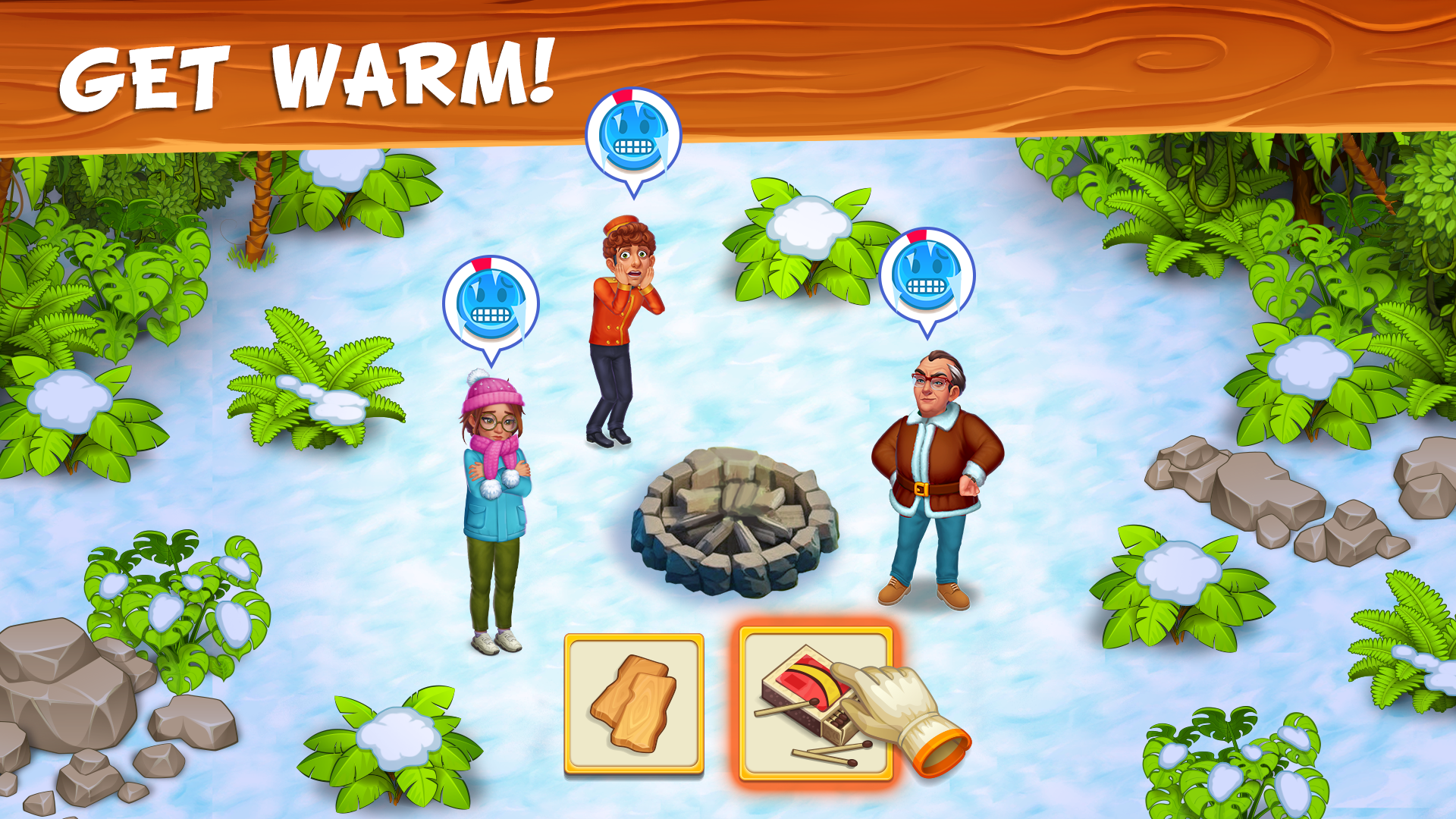
Task: Tap the GET WARM! banner text
Action: 311,72
